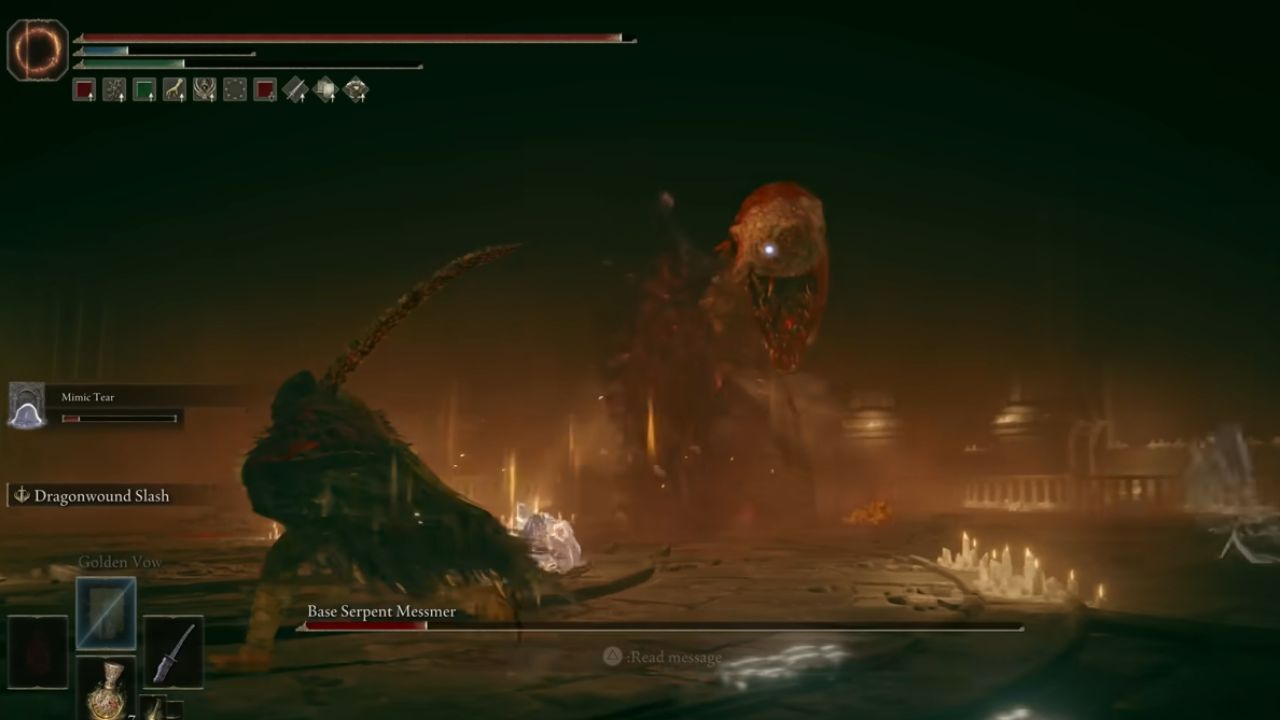Toggle the bird talon diamond buff icon
This screenshot has width=1280, height=720.
click(x=355, y=89)
